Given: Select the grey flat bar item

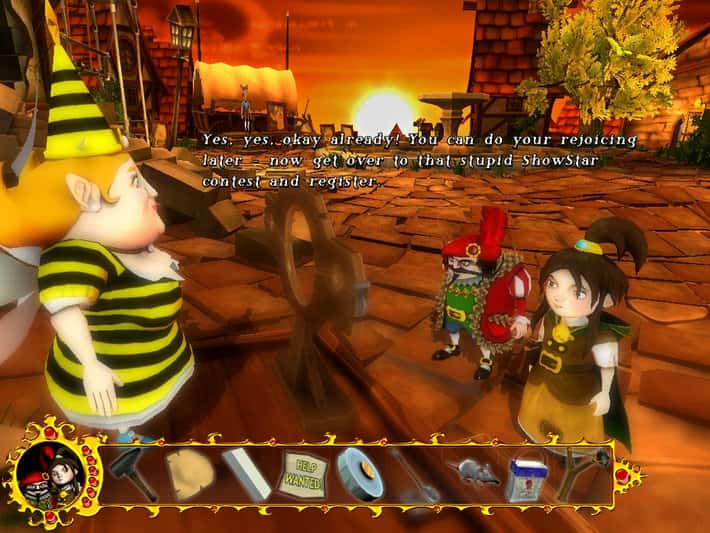Looking at the screenshot, I should click(244, 472).
